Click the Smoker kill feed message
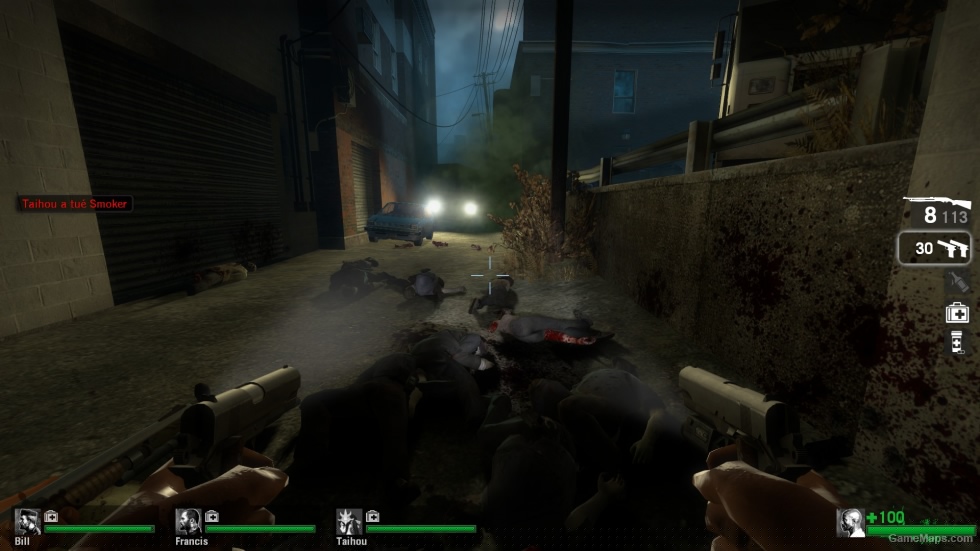980x551 pixels. [x=76, y=204]
